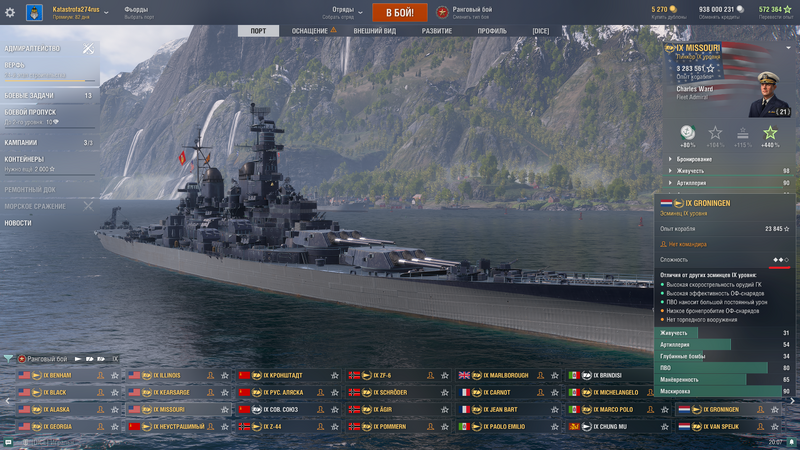This screenshot has height=450, width=800.
Task: Go to the Развитие tab
Action: tap(437, 31)
